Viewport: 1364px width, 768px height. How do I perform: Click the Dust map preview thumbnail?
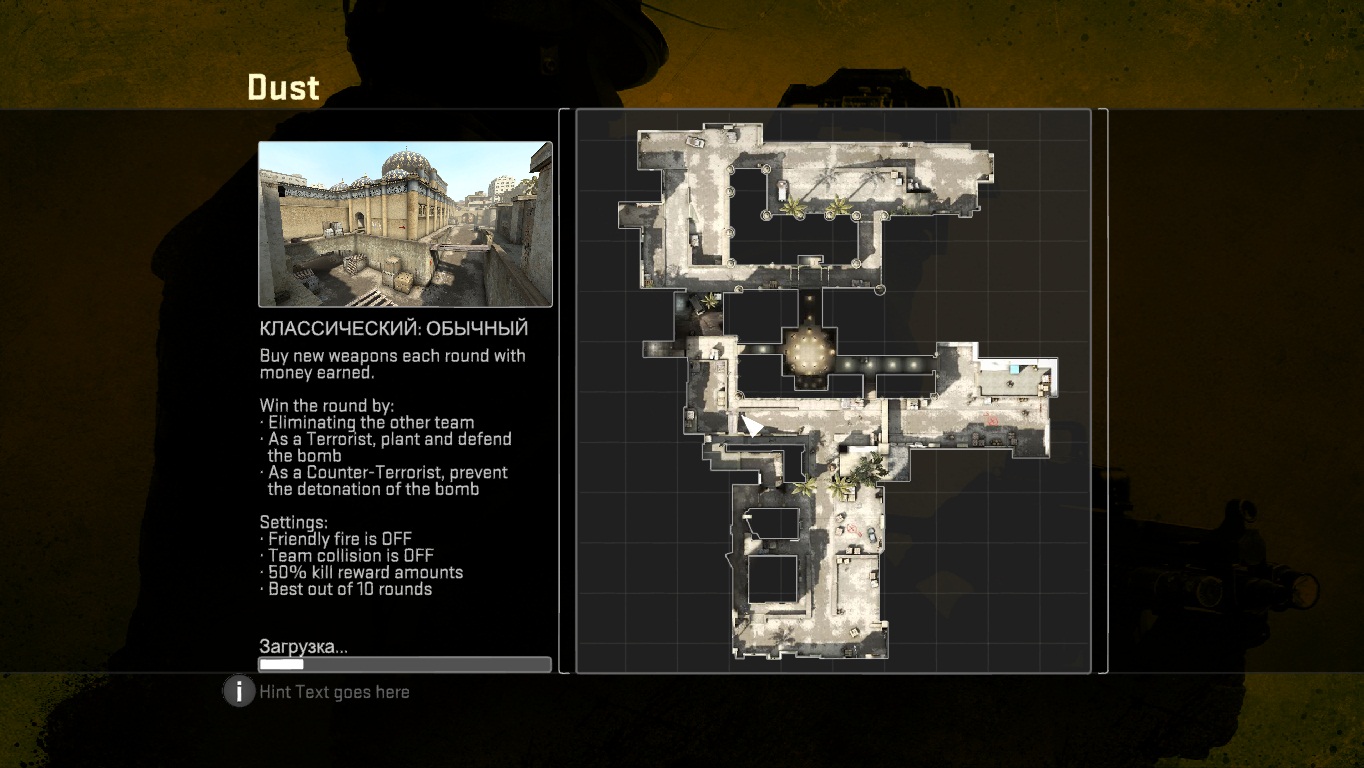pyautogui.click(x=405, y=224)
